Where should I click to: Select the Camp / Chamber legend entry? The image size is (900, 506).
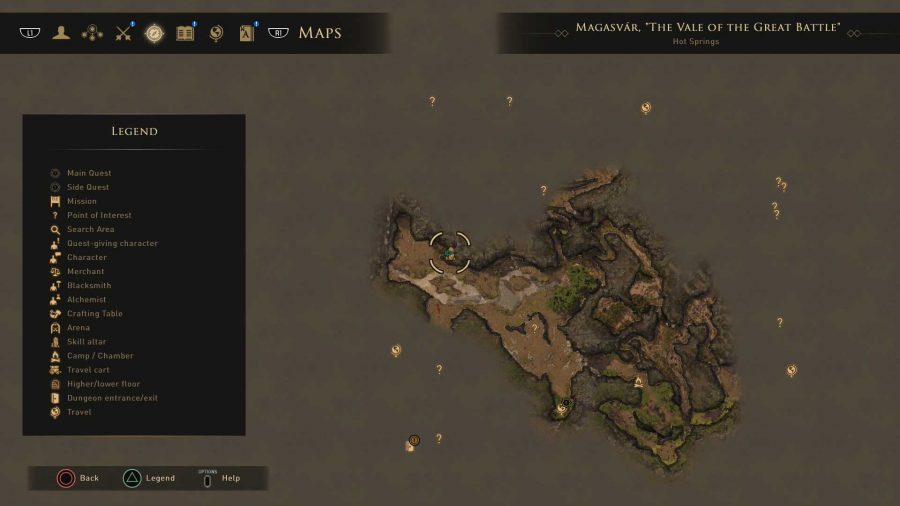99,356
